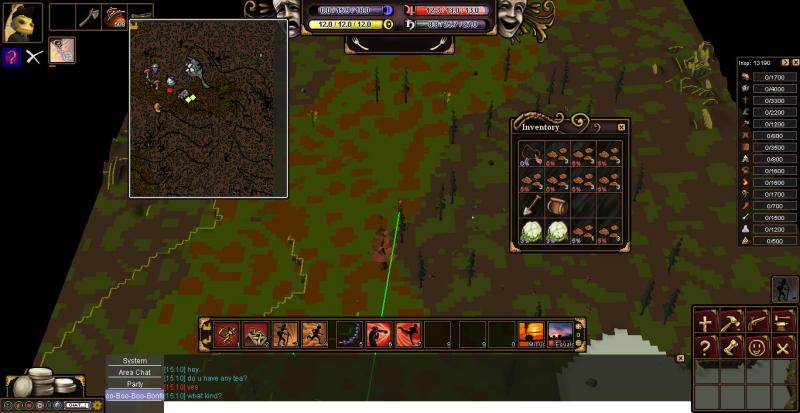The image size is (800, 413).
Task: Select the axe in the equipment bar
Action: coord(88,16)
